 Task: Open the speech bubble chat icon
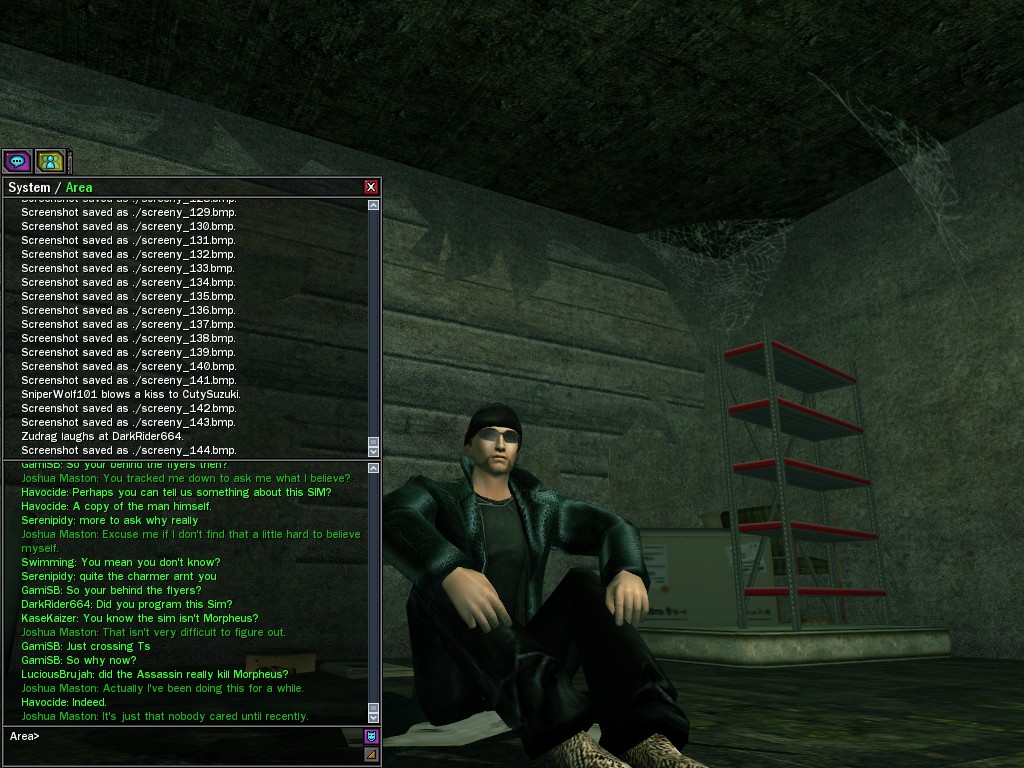tap(17, 160)
